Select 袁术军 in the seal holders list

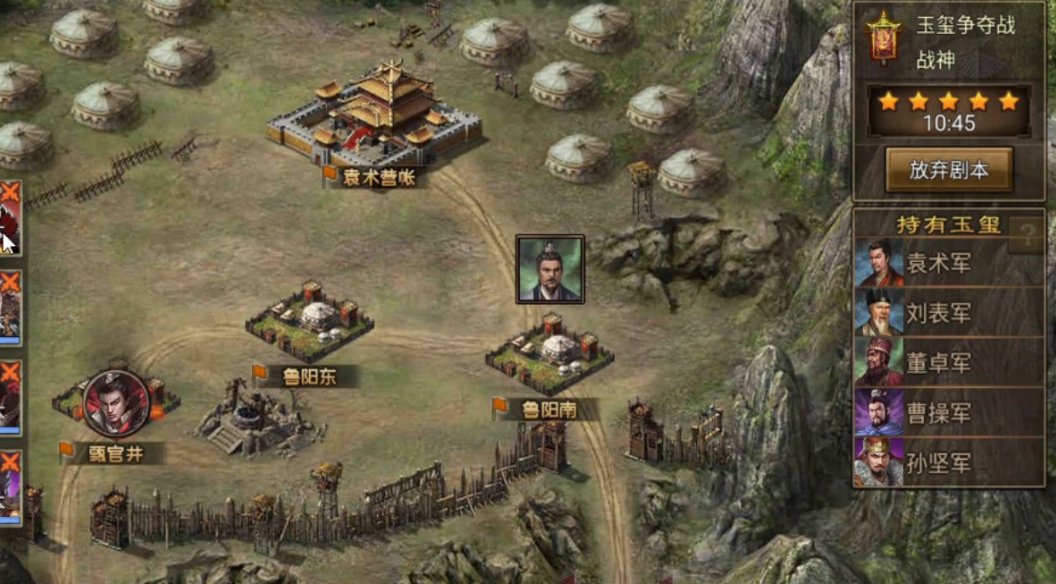938,263
